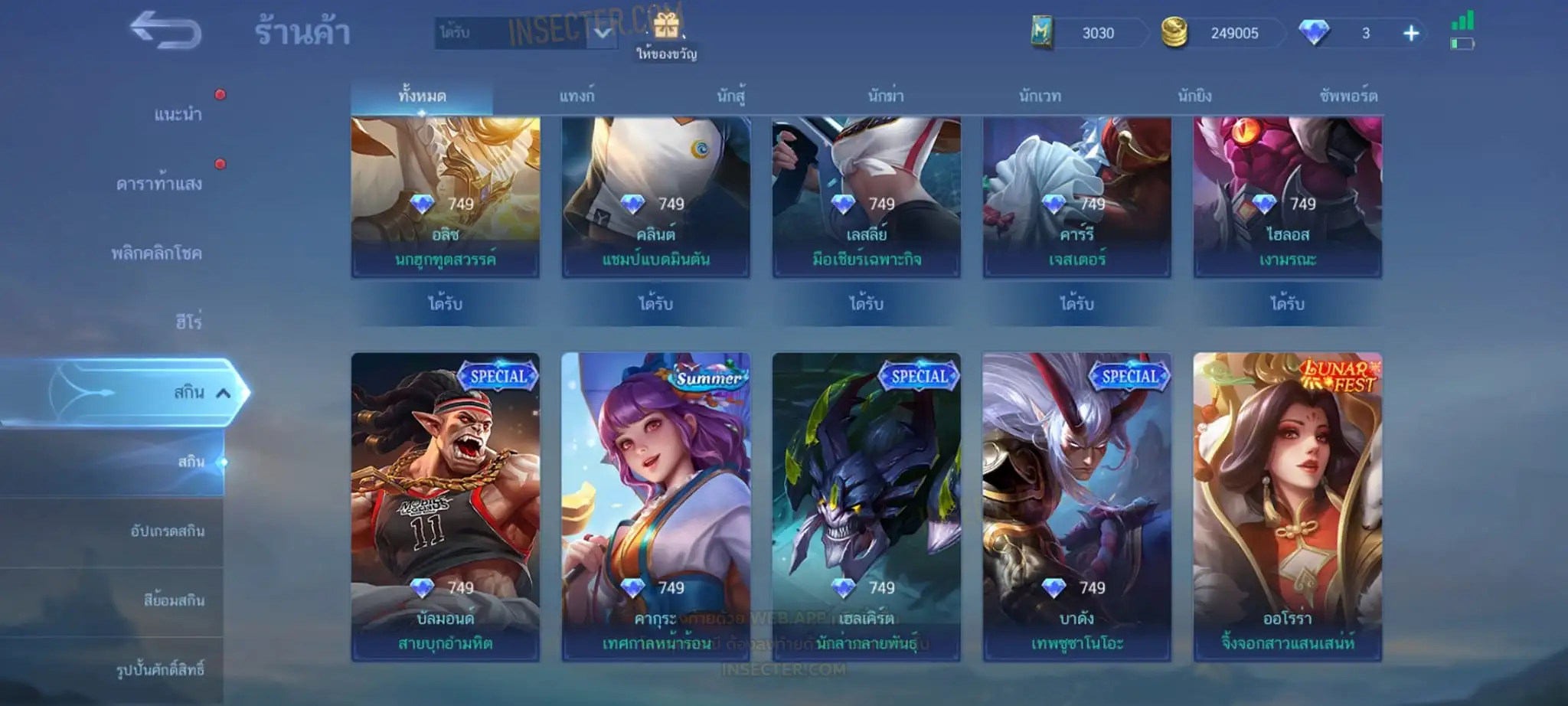Show the นักยิง marksman tab
The width and height of the screenshot is (1568, 706).
coord(1194,96)
